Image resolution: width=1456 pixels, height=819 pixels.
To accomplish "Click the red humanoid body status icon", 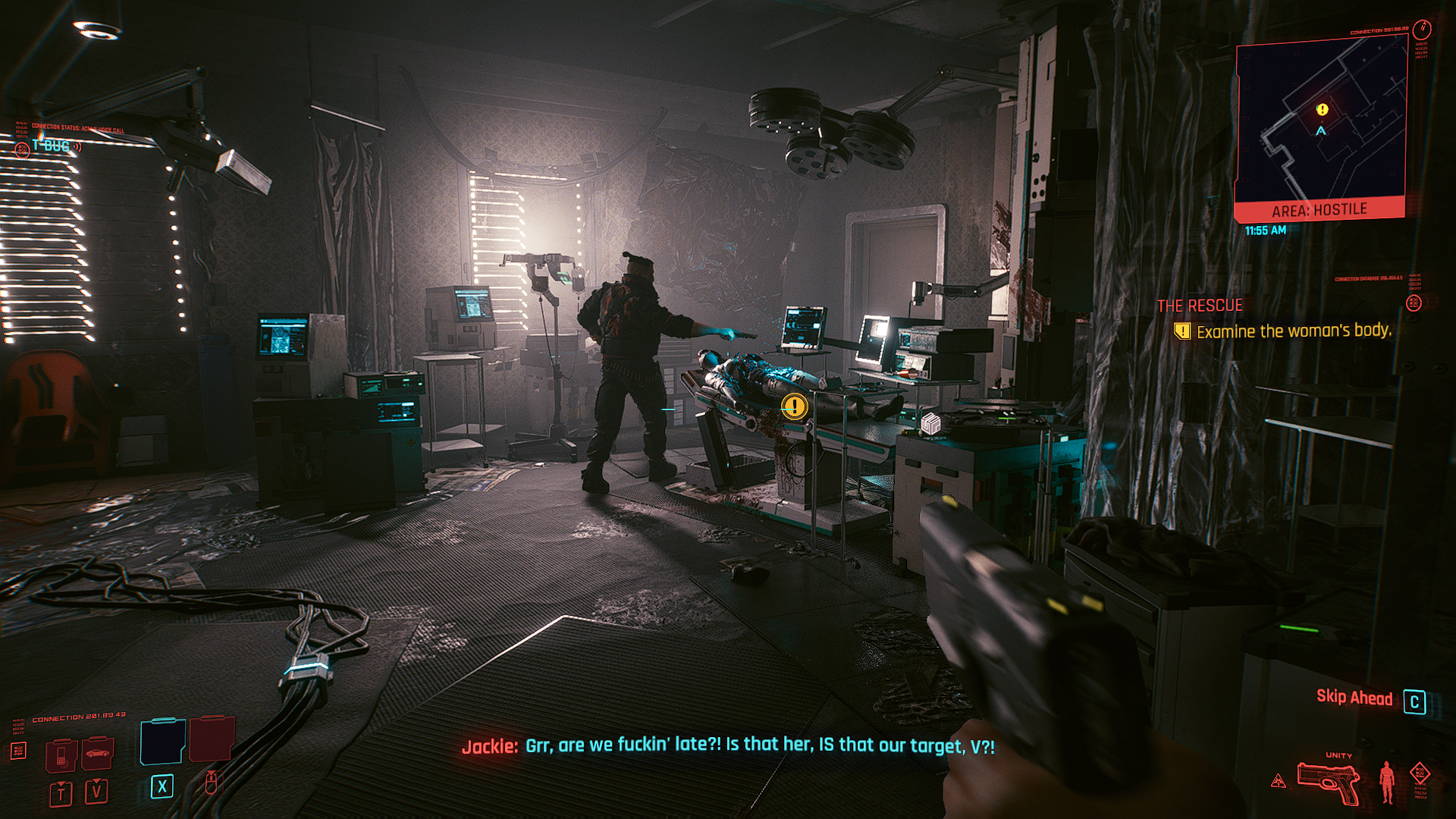I will click(1387, 781).
